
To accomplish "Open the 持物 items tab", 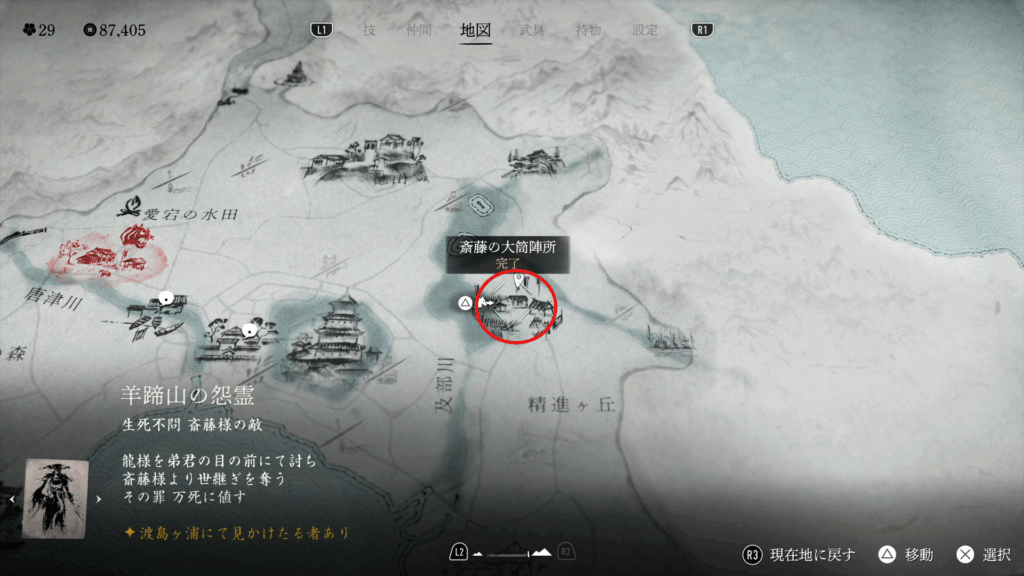I will pos(589,30).
